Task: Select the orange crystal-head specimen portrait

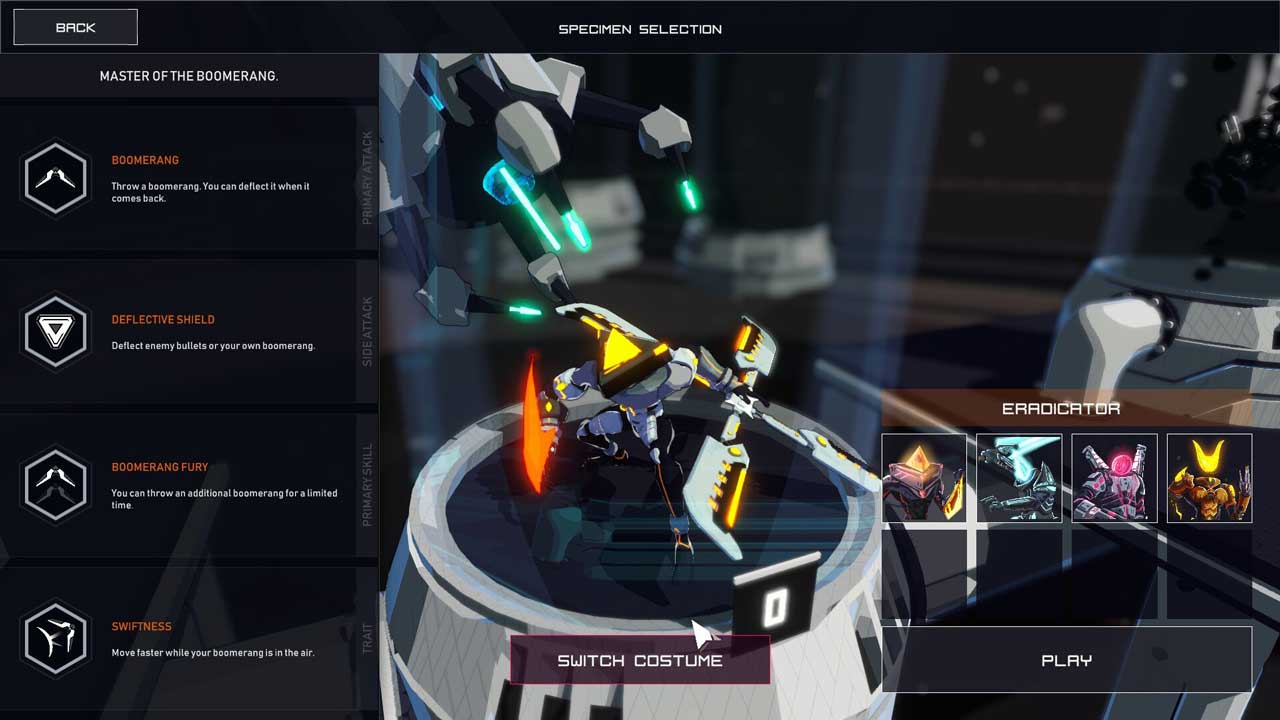Action: (924, 478)
